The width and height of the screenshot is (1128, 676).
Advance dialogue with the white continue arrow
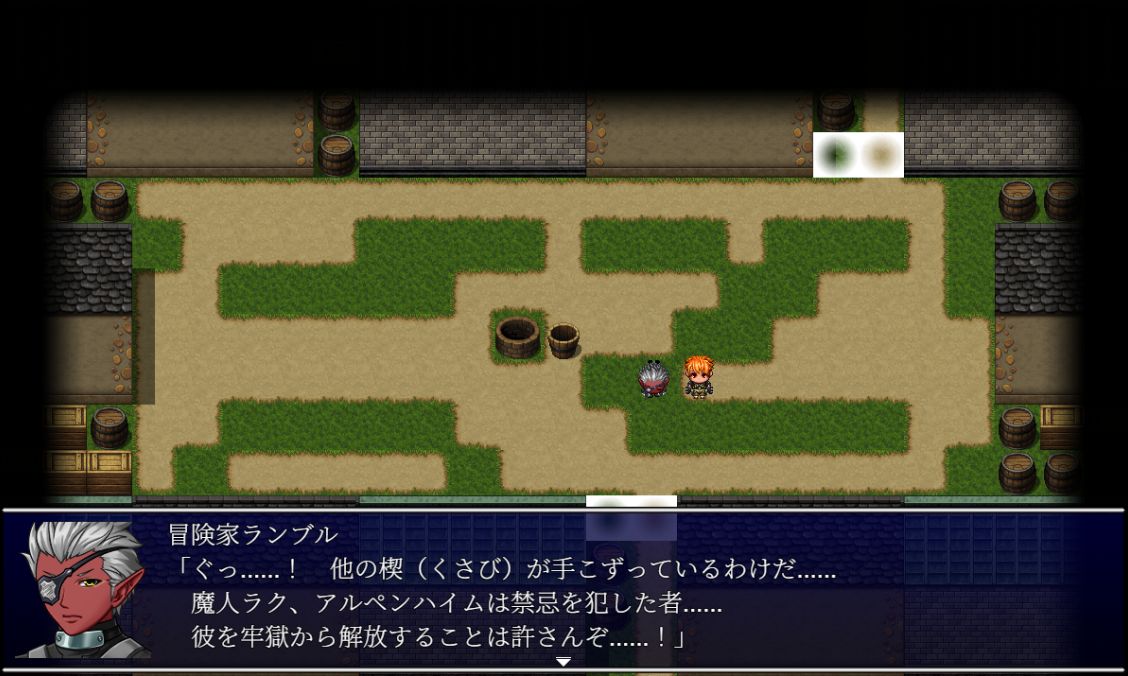(x=564, y=661)
